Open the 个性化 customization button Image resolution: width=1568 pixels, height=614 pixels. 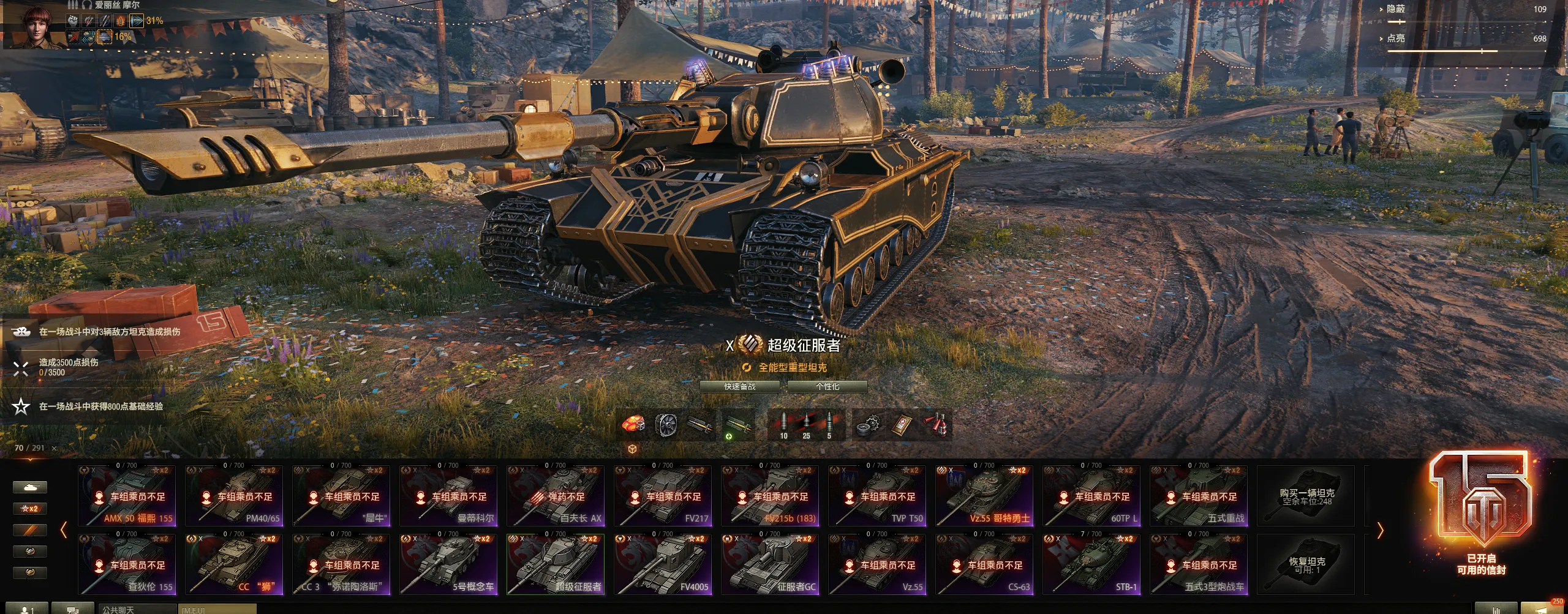[x=827, y=387]
